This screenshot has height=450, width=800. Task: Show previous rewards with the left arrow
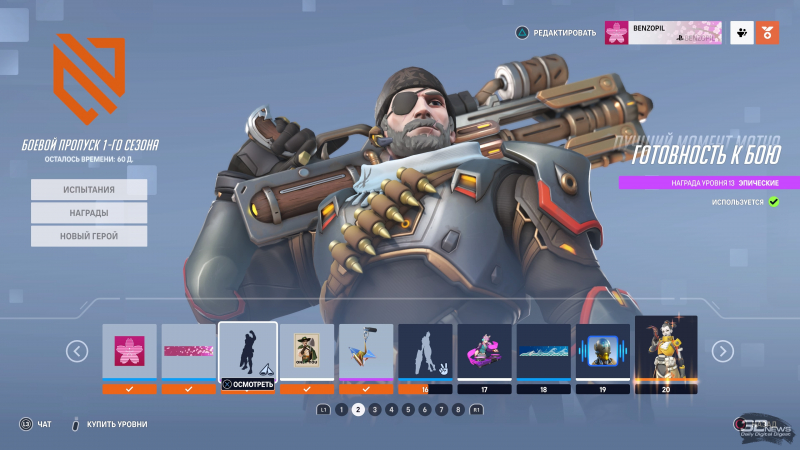click(x=77, y=351)
